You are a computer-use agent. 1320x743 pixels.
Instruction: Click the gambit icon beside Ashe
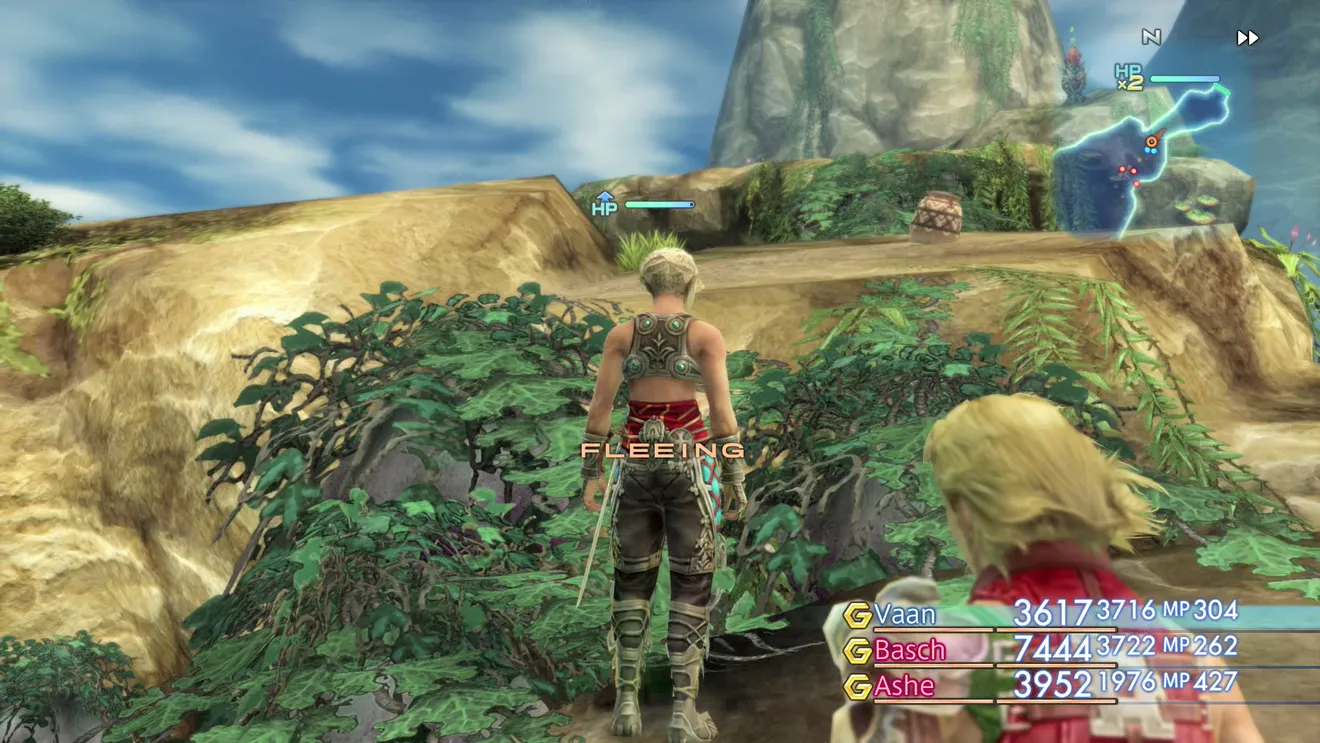[857, 687]
